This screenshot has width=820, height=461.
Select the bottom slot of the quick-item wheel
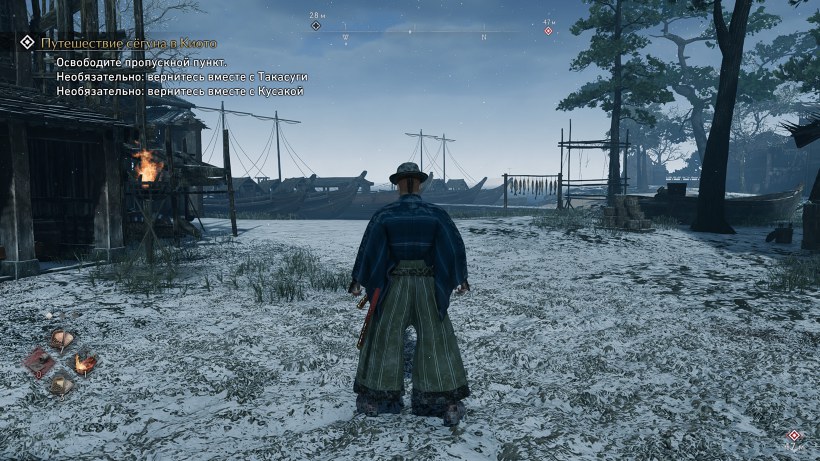(x=62, y=383)
